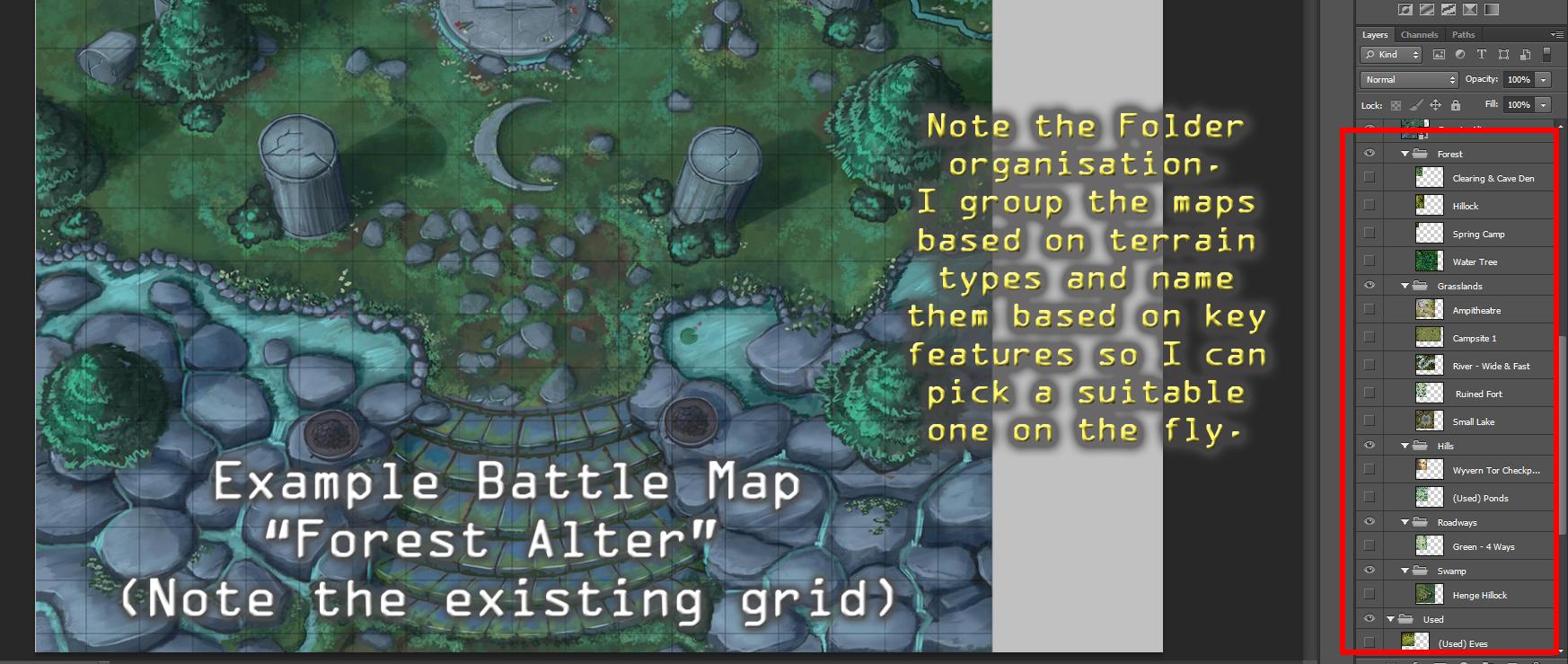Lock the layer position with the move lock

click(x=1437, y=104)
